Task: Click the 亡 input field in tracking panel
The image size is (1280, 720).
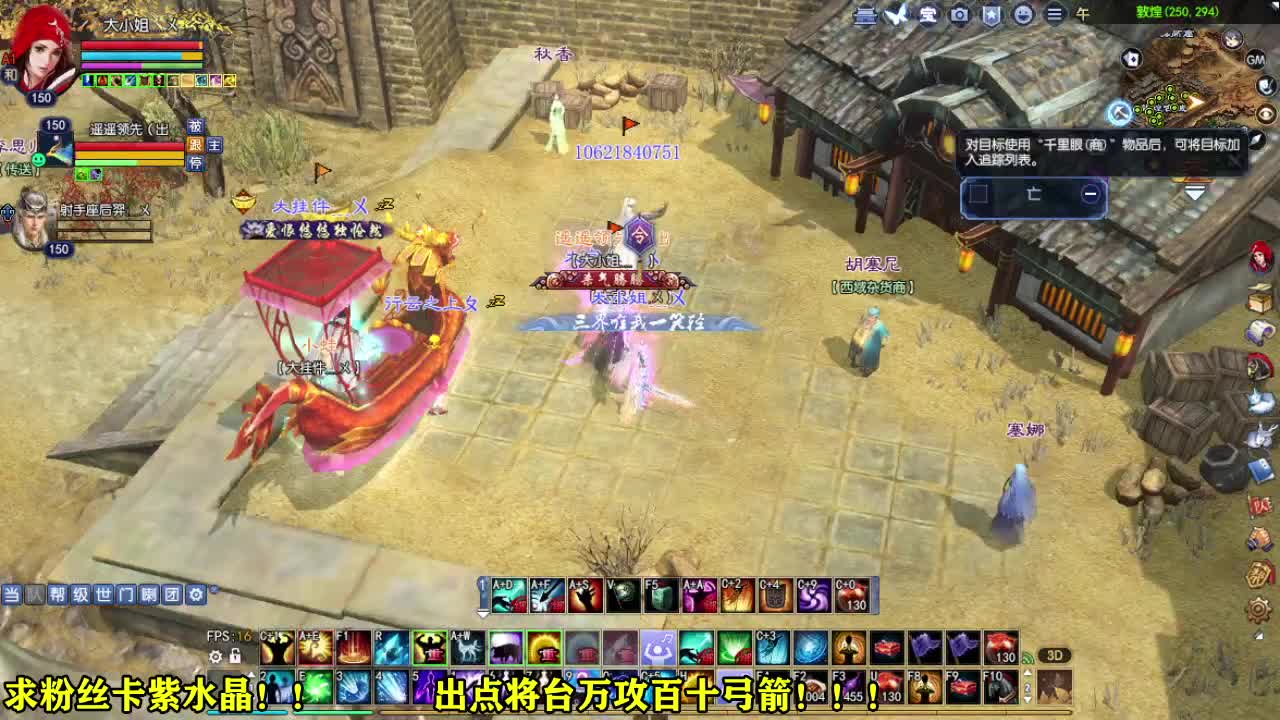Action: pyautogui.click(x=1034, y=195)
